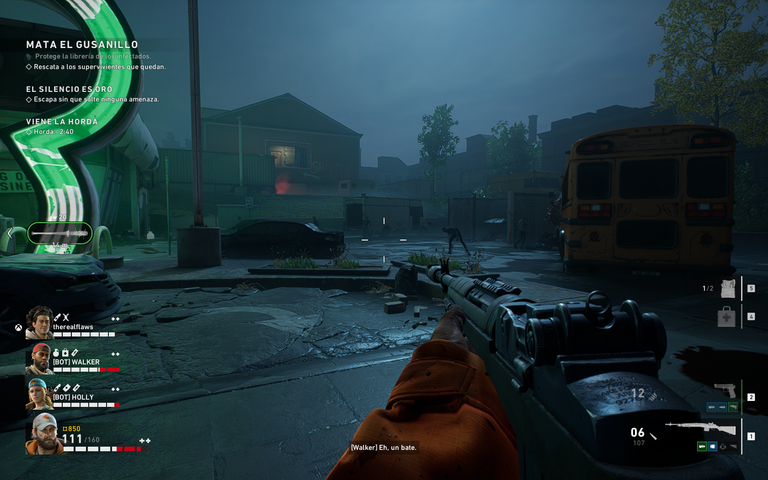
Task: Click therealflaws teammate portrait
Action: pyautogui.click(x=39, y=322)
